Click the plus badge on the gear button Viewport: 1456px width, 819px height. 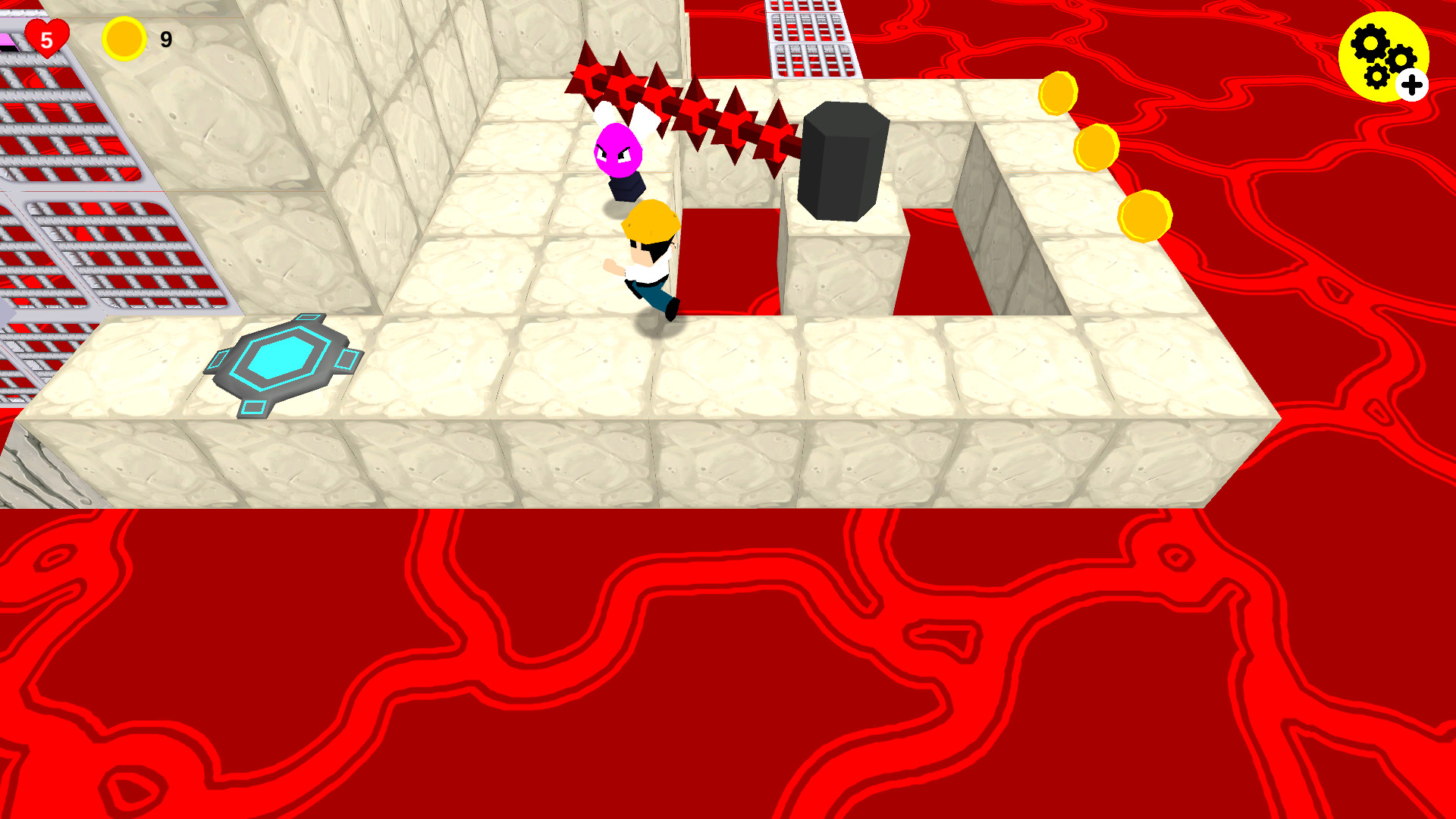(1410, 85)
